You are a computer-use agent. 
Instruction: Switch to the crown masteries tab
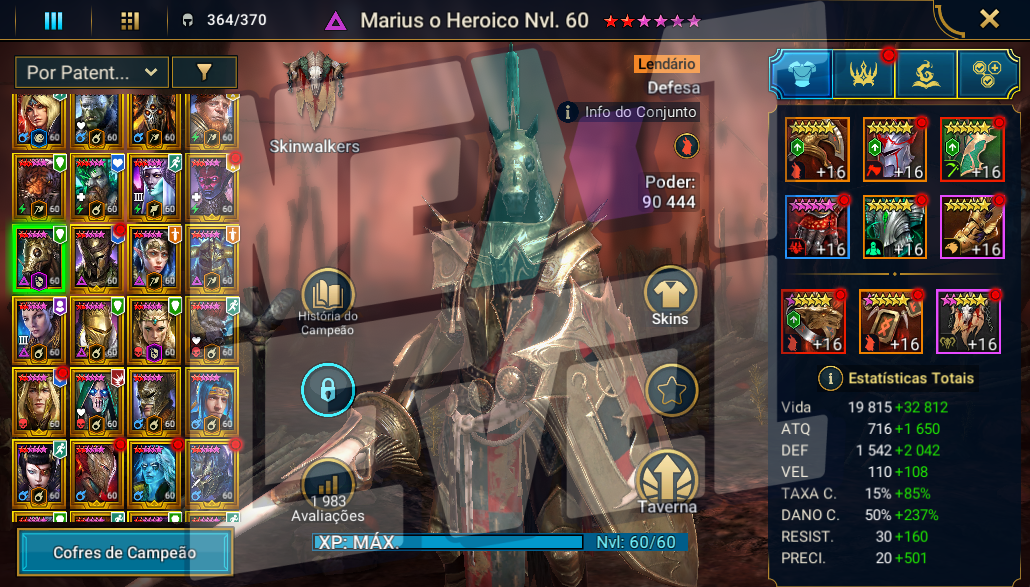tap(862, 74)
